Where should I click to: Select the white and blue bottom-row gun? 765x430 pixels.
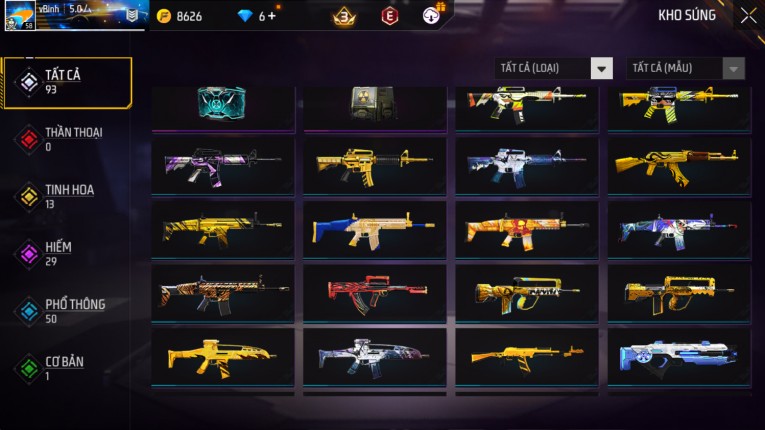click(x=679, y=356)
